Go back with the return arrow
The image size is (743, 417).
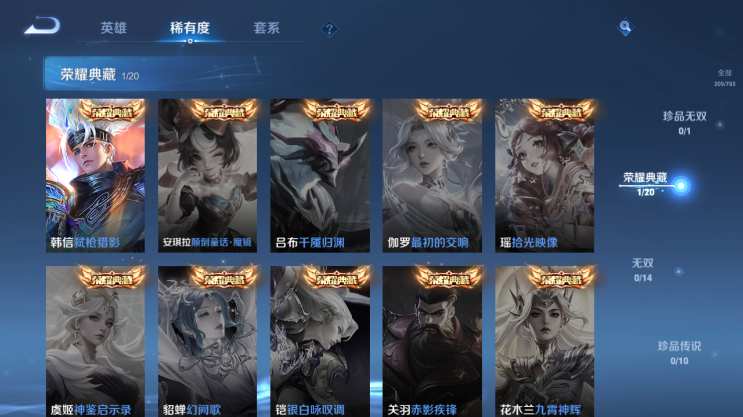pyautogui.click(x=42, y=26)
